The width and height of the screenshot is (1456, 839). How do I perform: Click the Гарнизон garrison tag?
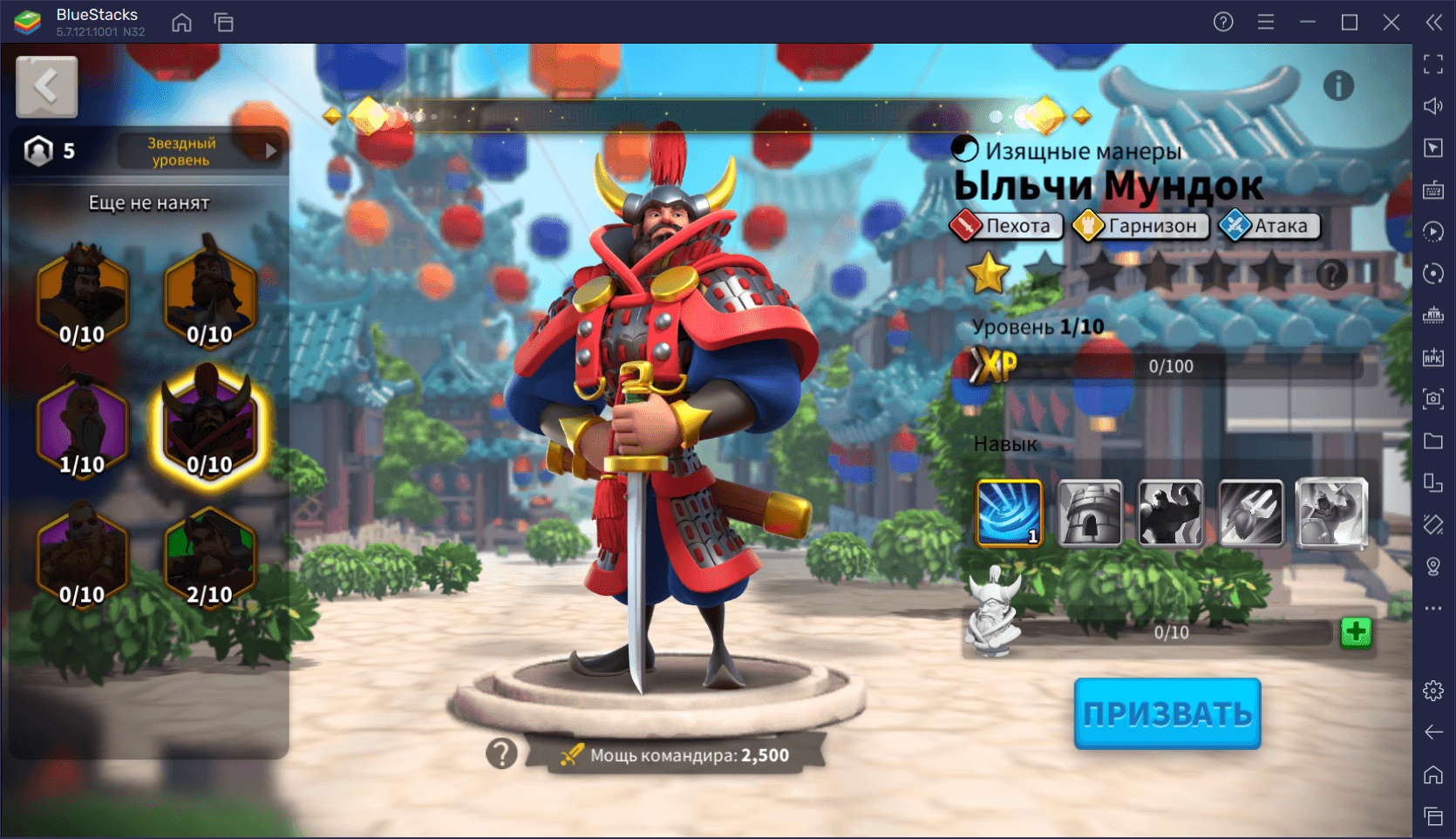pos(1141,226)
